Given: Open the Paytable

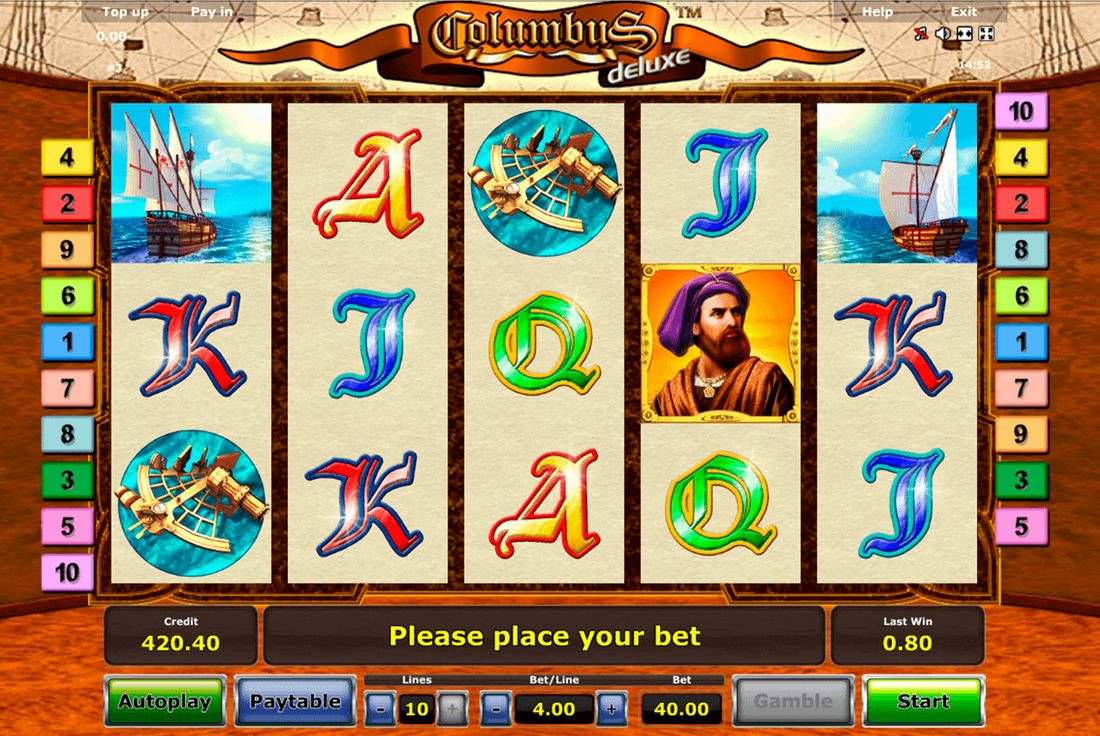Looking at the screenshot, I should coord(295,701).
